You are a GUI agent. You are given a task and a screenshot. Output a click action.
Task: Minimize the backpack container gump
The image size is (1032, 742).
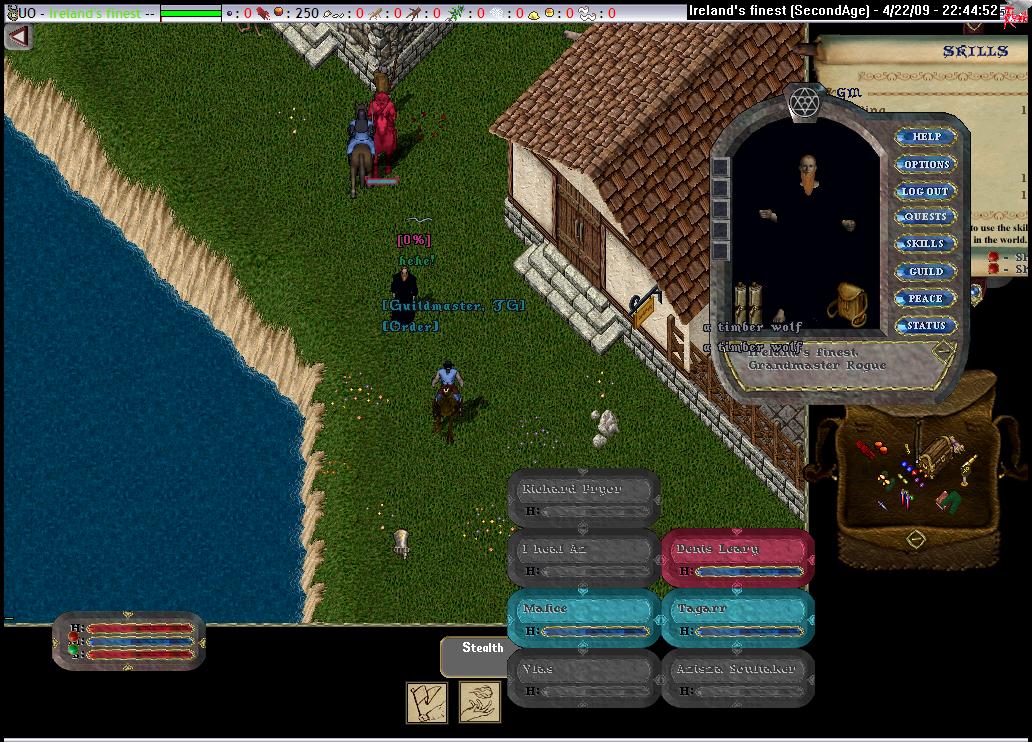(x=915, y=540)
